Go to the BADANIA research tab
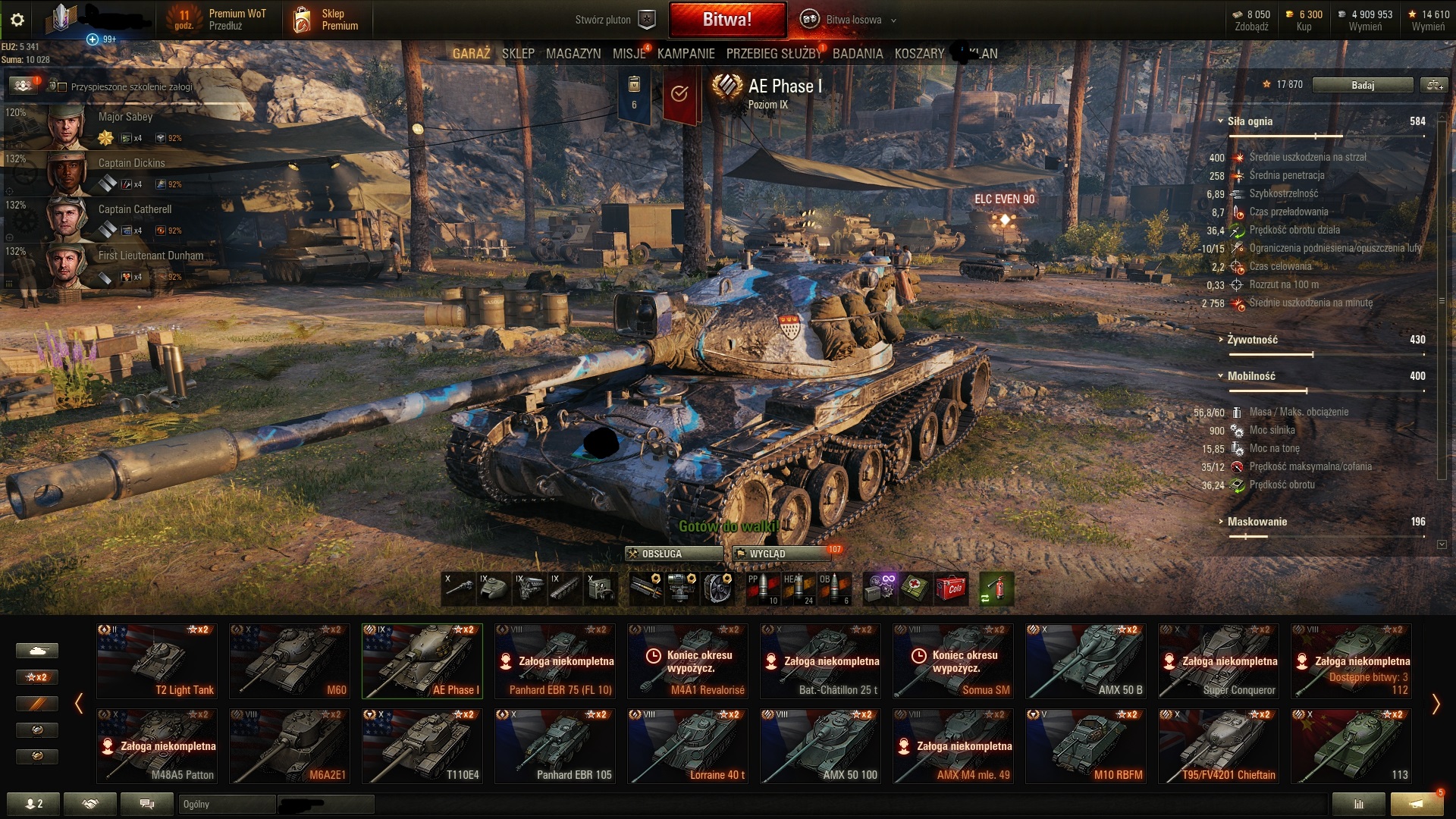Viewport: 1456px width, 819px height. point(857,54)
